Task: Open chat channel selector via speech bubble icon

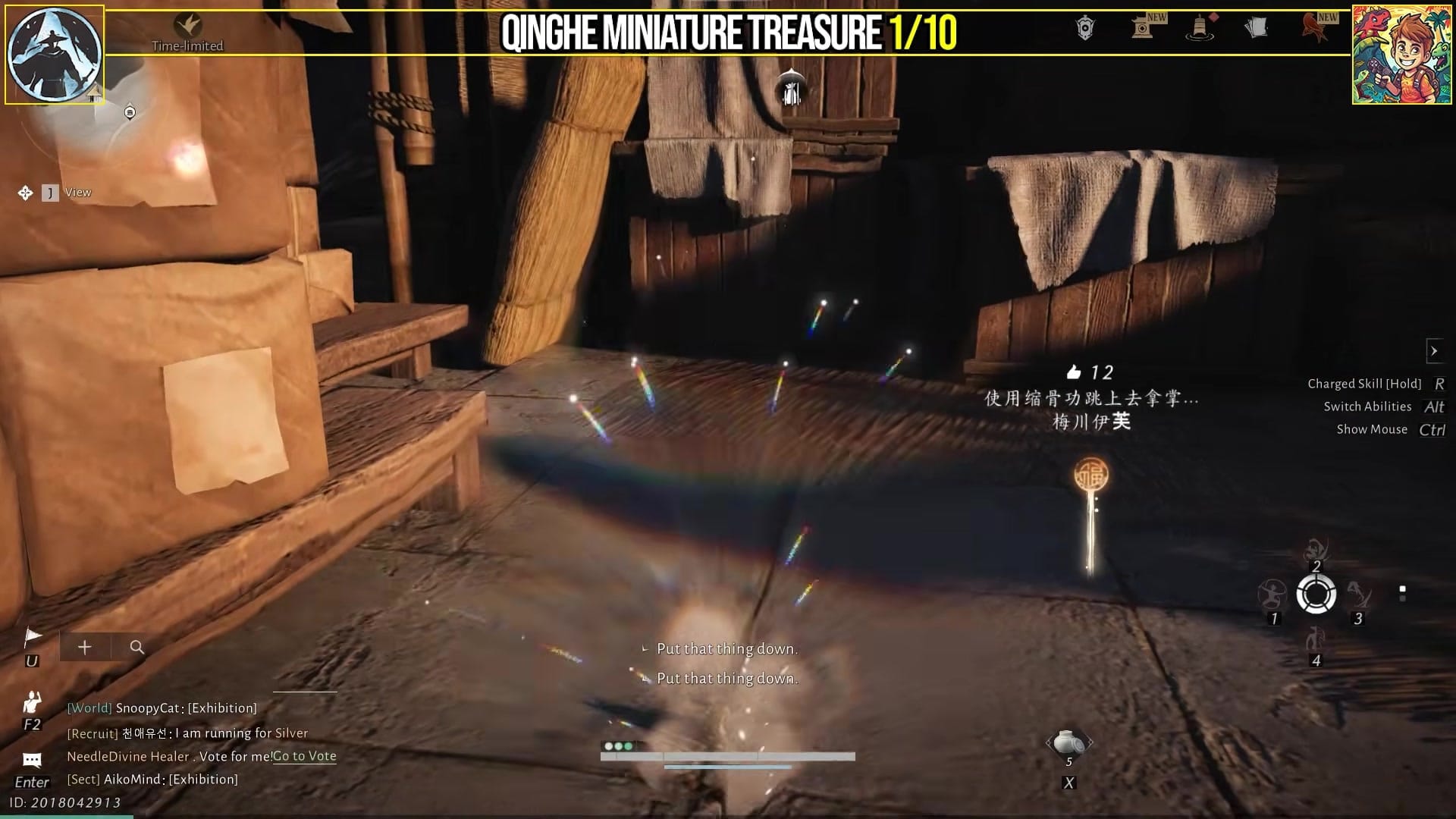Action: (x=30, y=758)
